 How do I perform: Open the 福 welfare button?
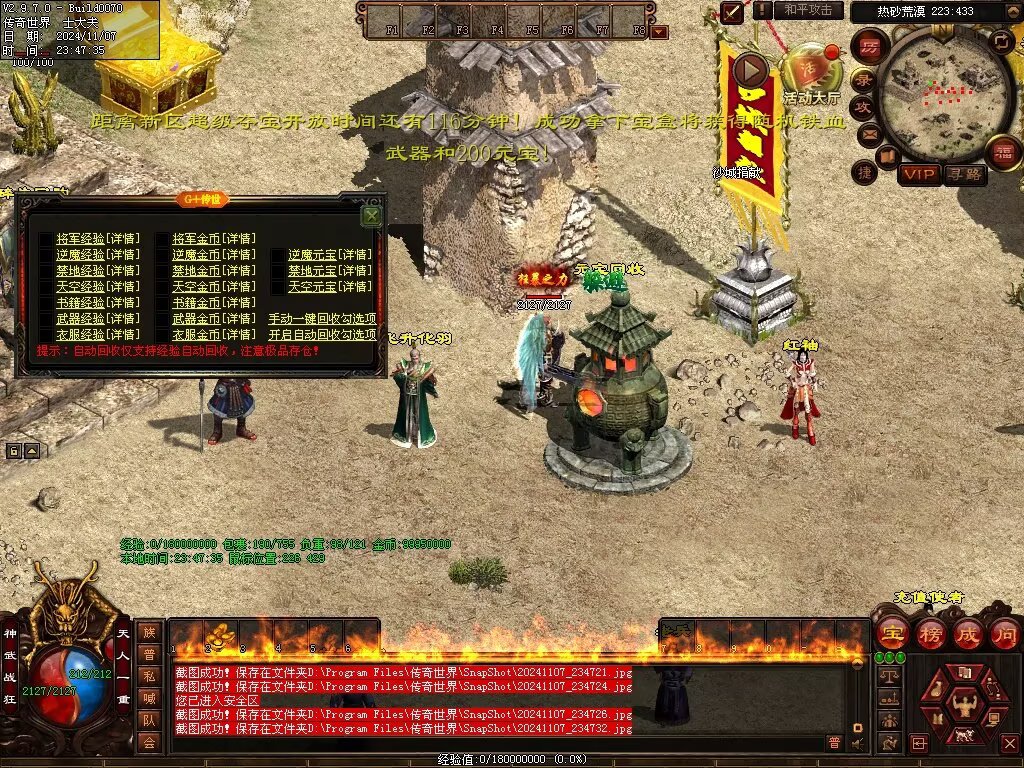[x=1001, y=153]
